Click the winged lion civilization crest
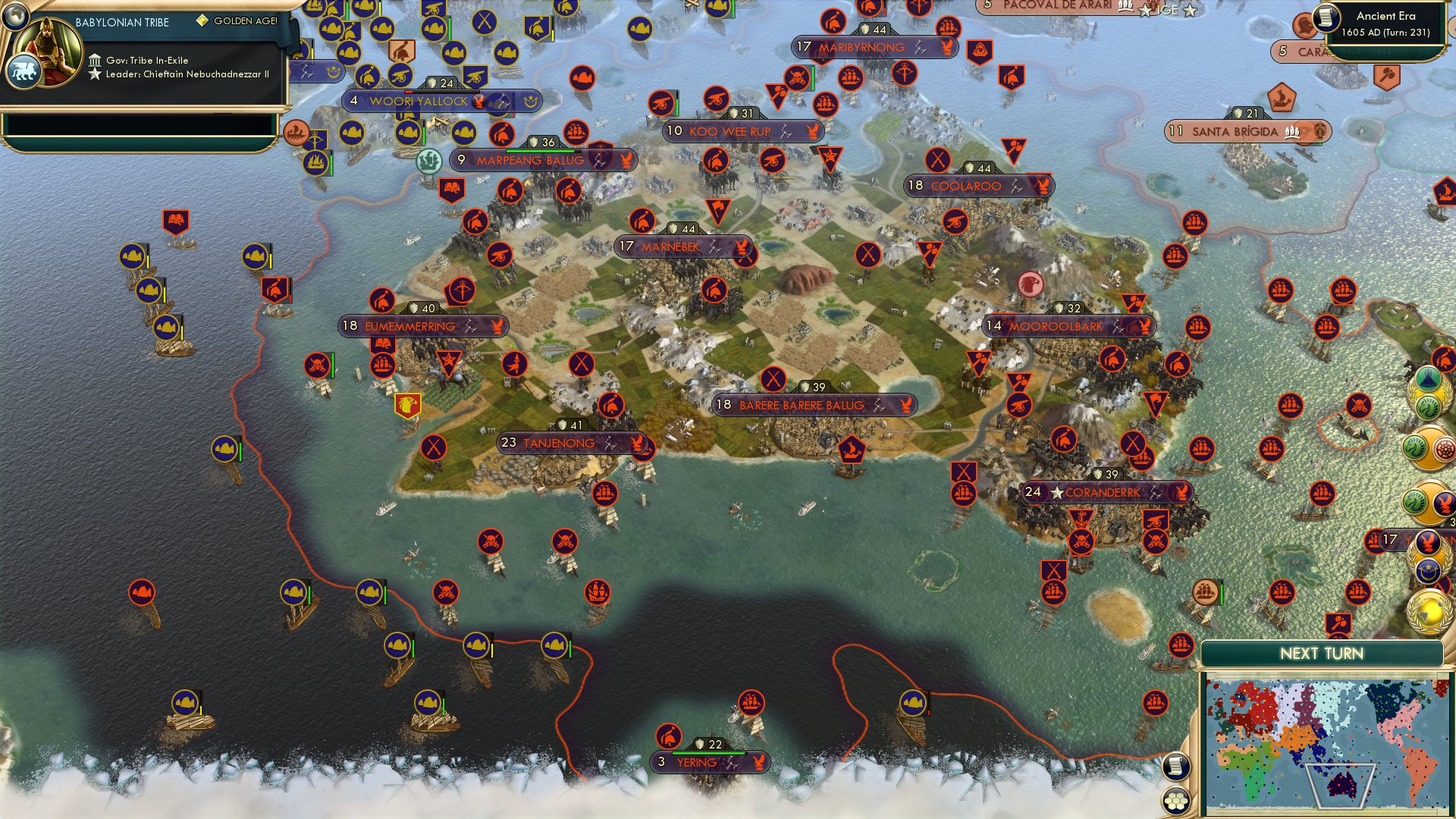The height and width of the screenshot is (819, 1456). coord(24,71)
